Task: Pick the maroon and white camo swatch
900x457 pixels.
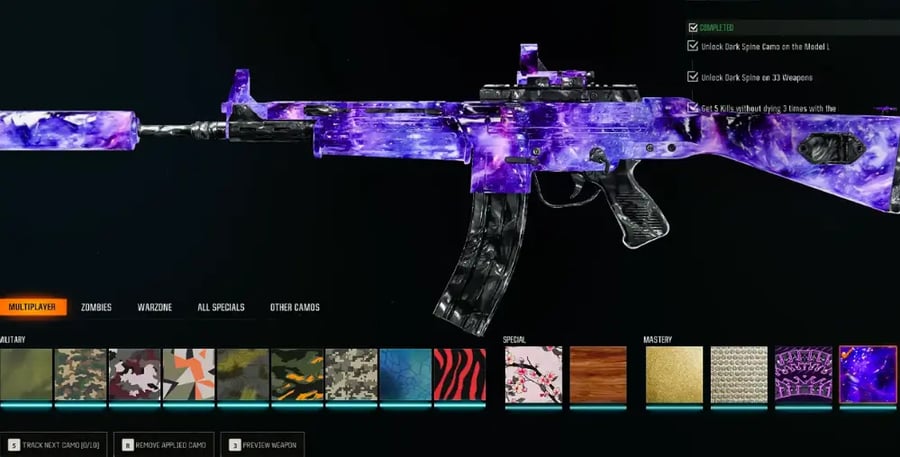Action: tap(135, 375)
